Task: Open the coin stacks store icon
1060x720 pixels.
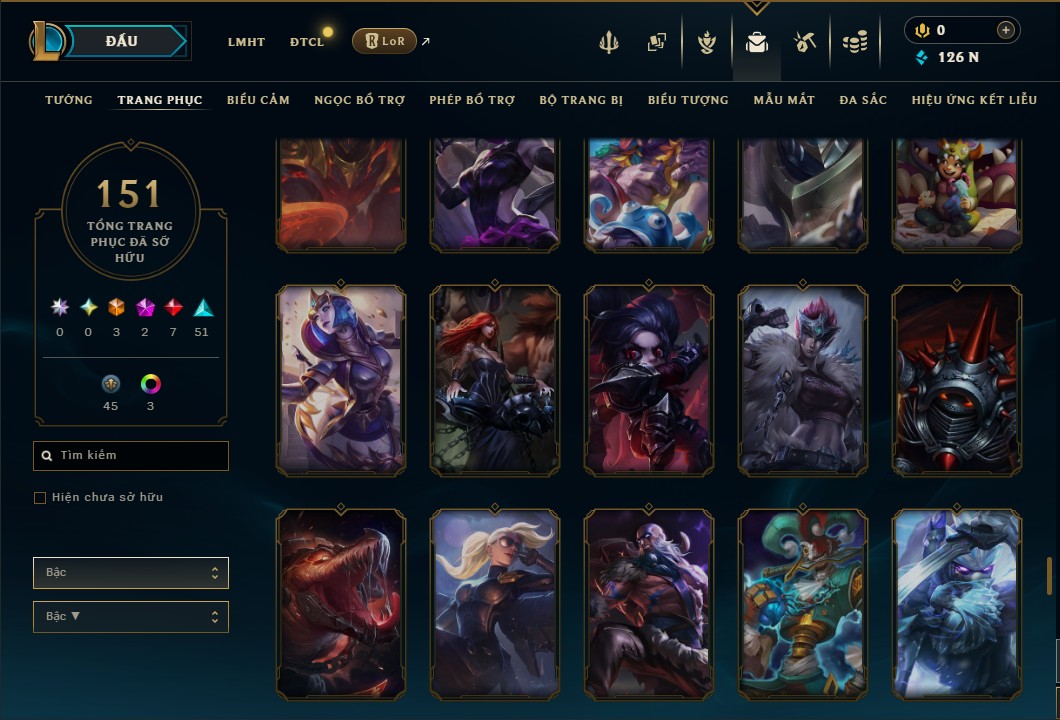Action: click(854, 42)
